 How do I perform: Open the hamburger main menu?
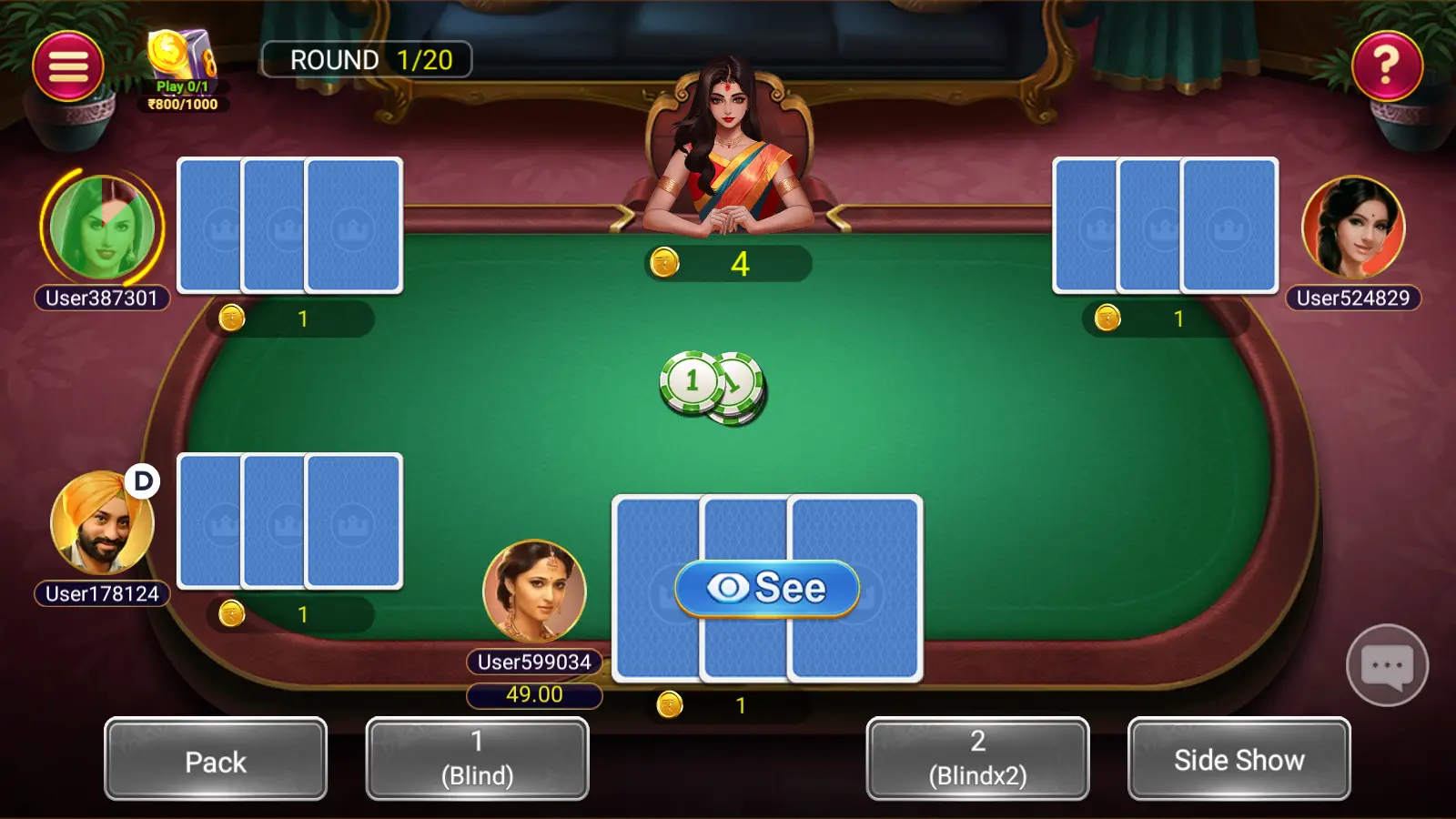[68, 66]
